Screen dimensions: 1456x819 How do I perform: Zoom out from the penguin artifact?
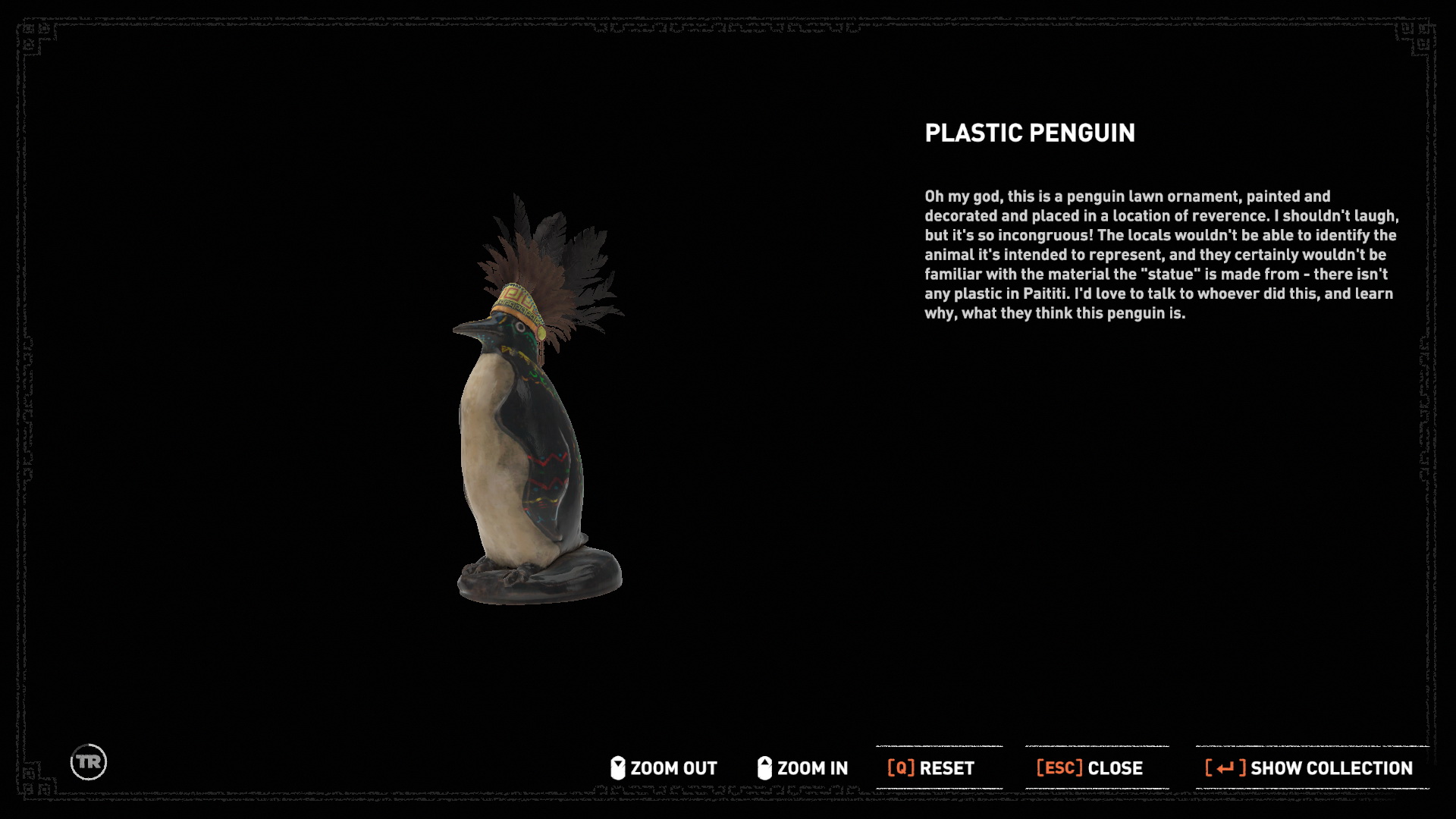[x=664, y=768]
